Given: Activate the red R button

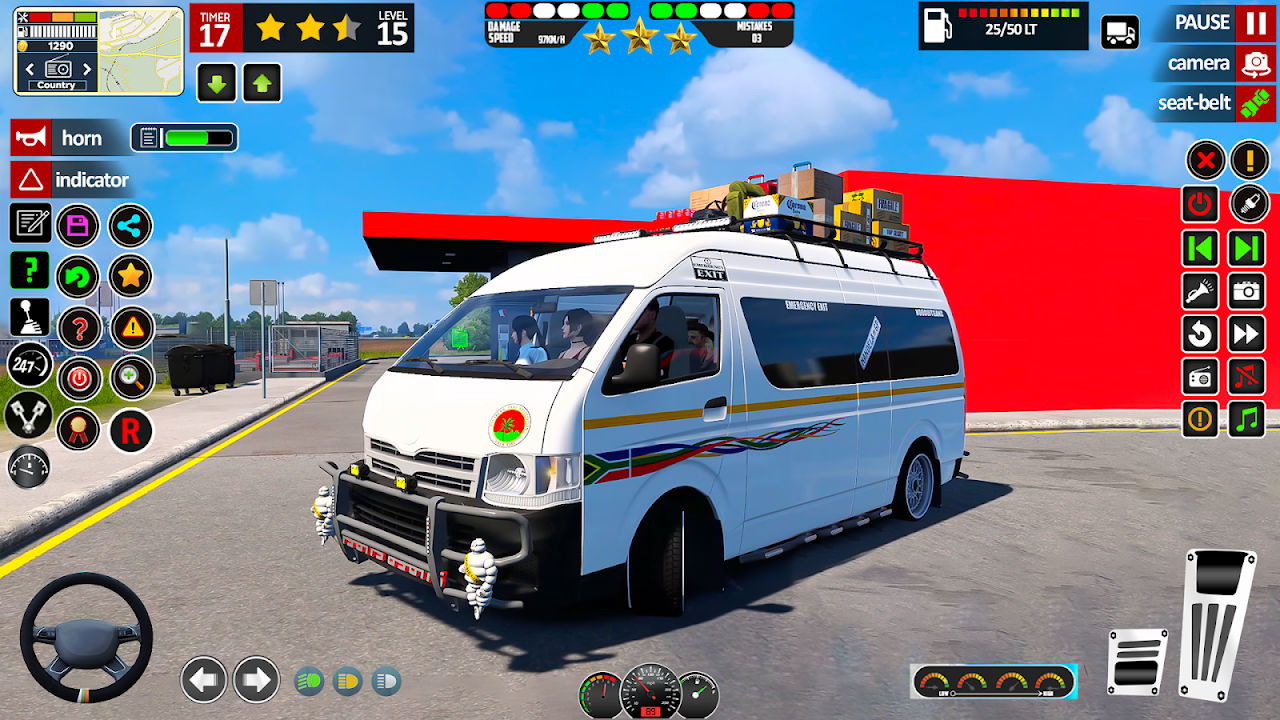Looking at the screenshot, I should [x=131, y=430].
